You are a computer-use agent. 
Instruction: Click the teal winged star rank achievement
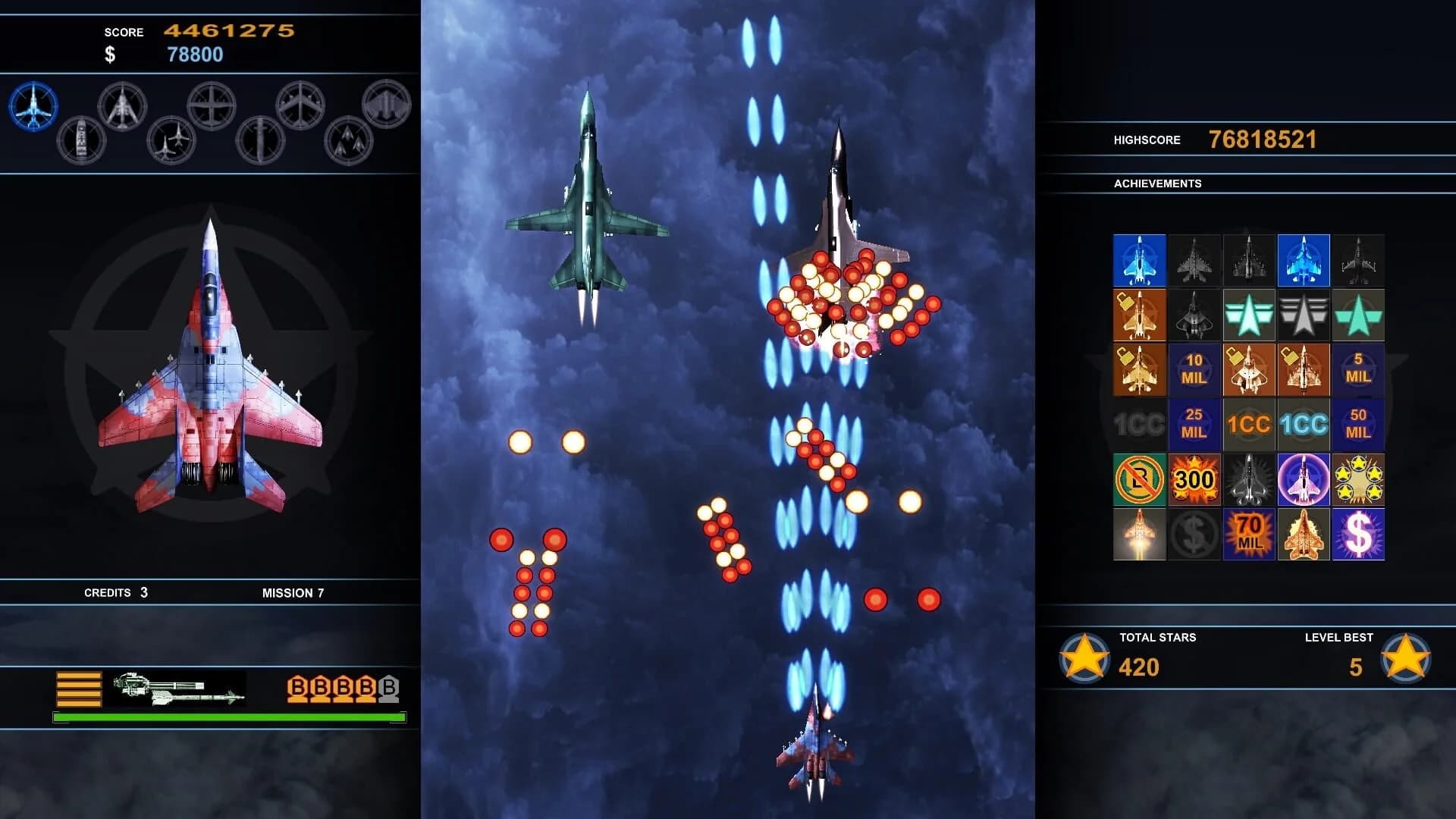point(1249,313)
